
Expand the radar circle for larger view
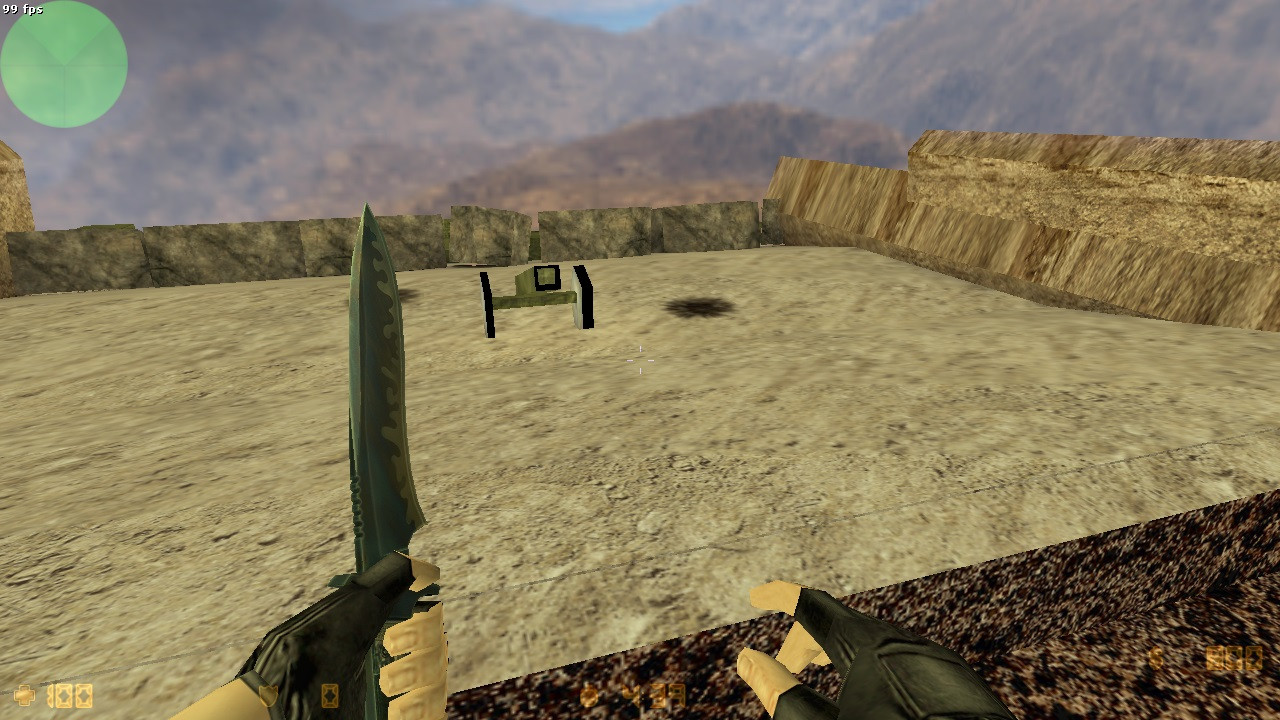tap(64, 63)
